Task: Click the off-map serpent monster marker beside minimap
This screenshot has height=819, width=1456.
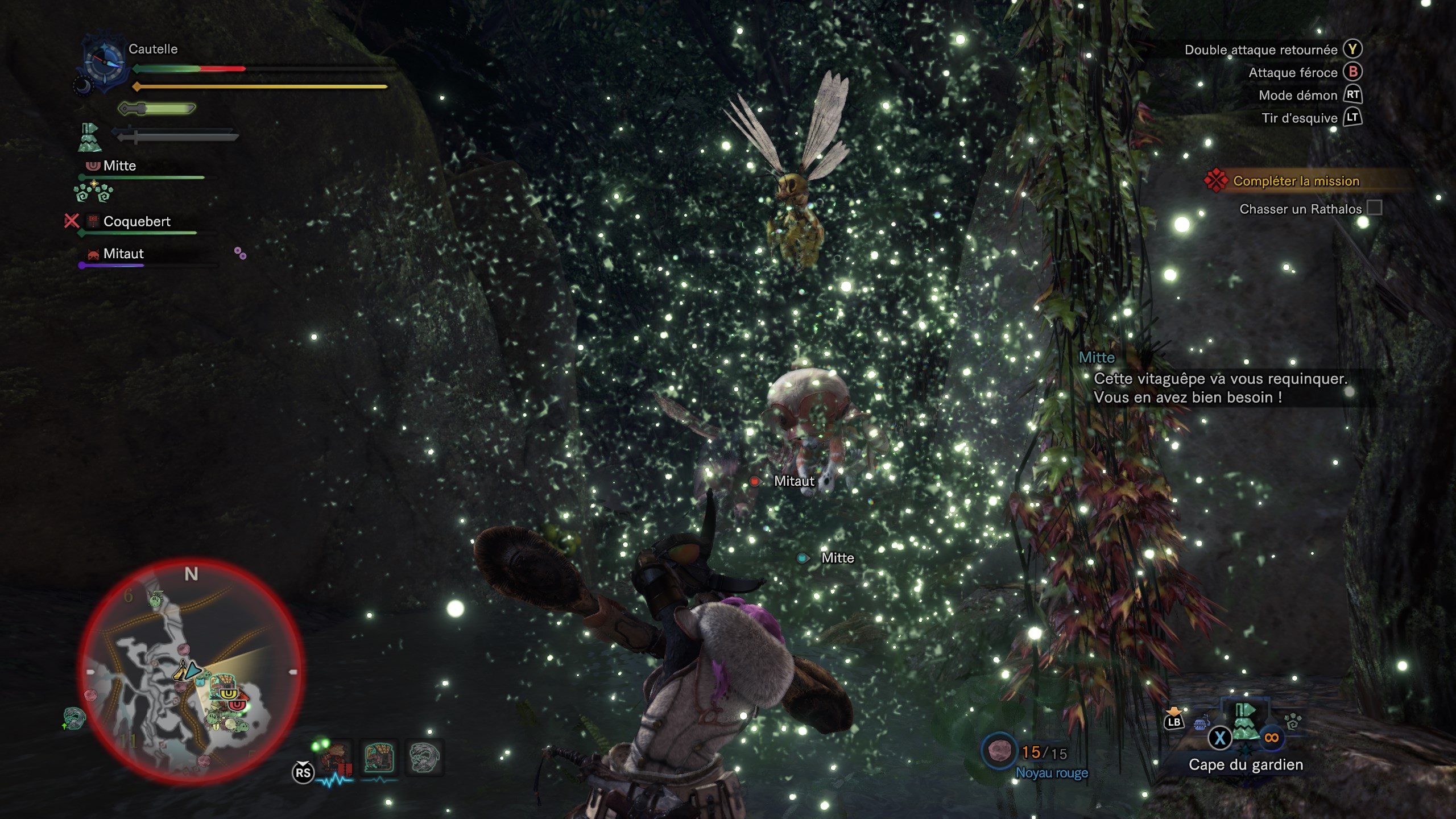Action: point(74,718)
